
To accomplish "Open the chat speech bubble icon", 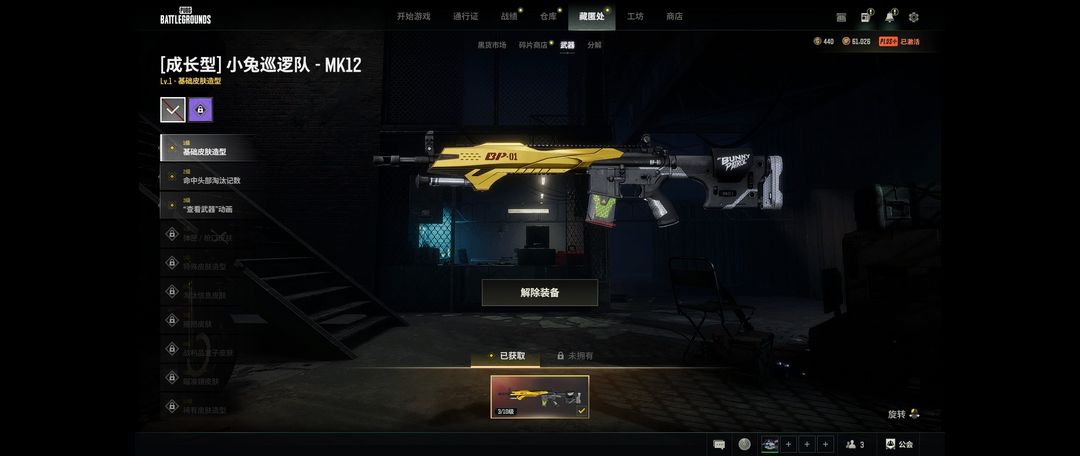I will tap(719, 444).
